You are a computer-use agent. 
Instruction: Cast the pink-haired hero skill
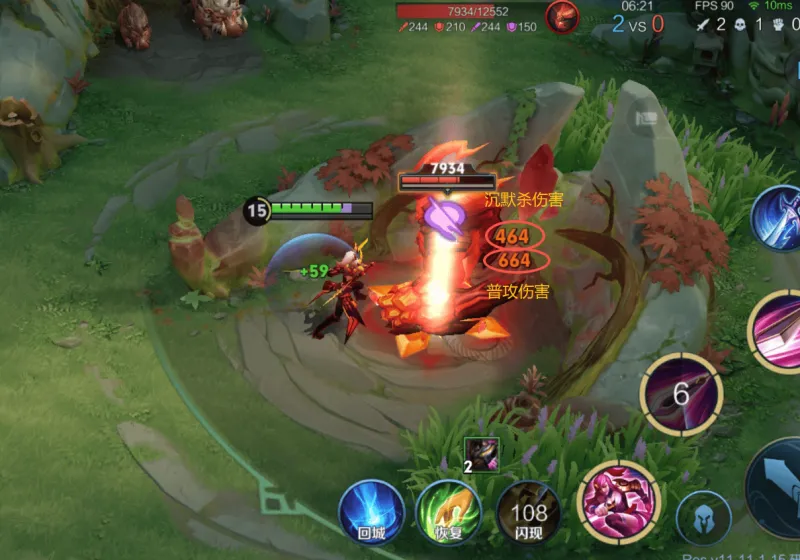click(618, 500)
